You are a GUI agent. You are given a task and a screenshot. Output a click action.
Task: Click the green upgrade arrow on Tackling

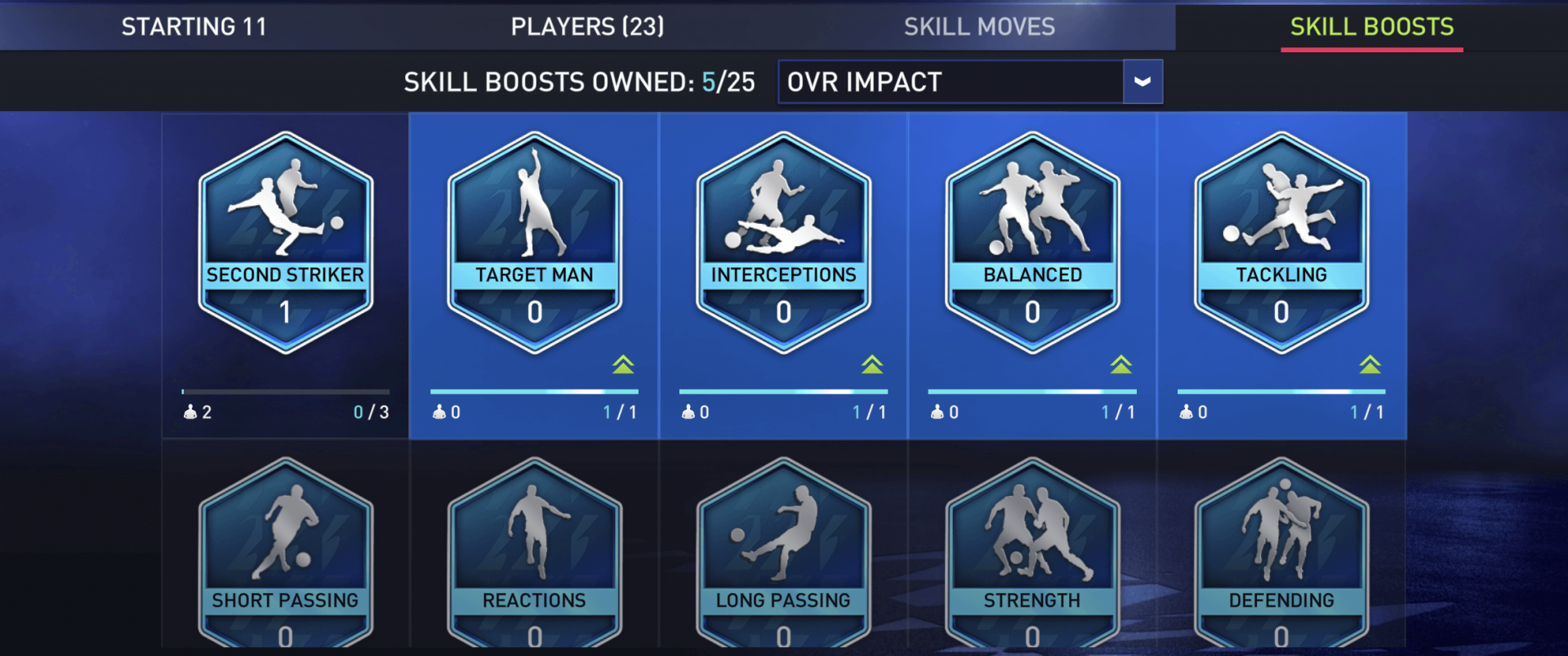click(x=1371, y=365)
